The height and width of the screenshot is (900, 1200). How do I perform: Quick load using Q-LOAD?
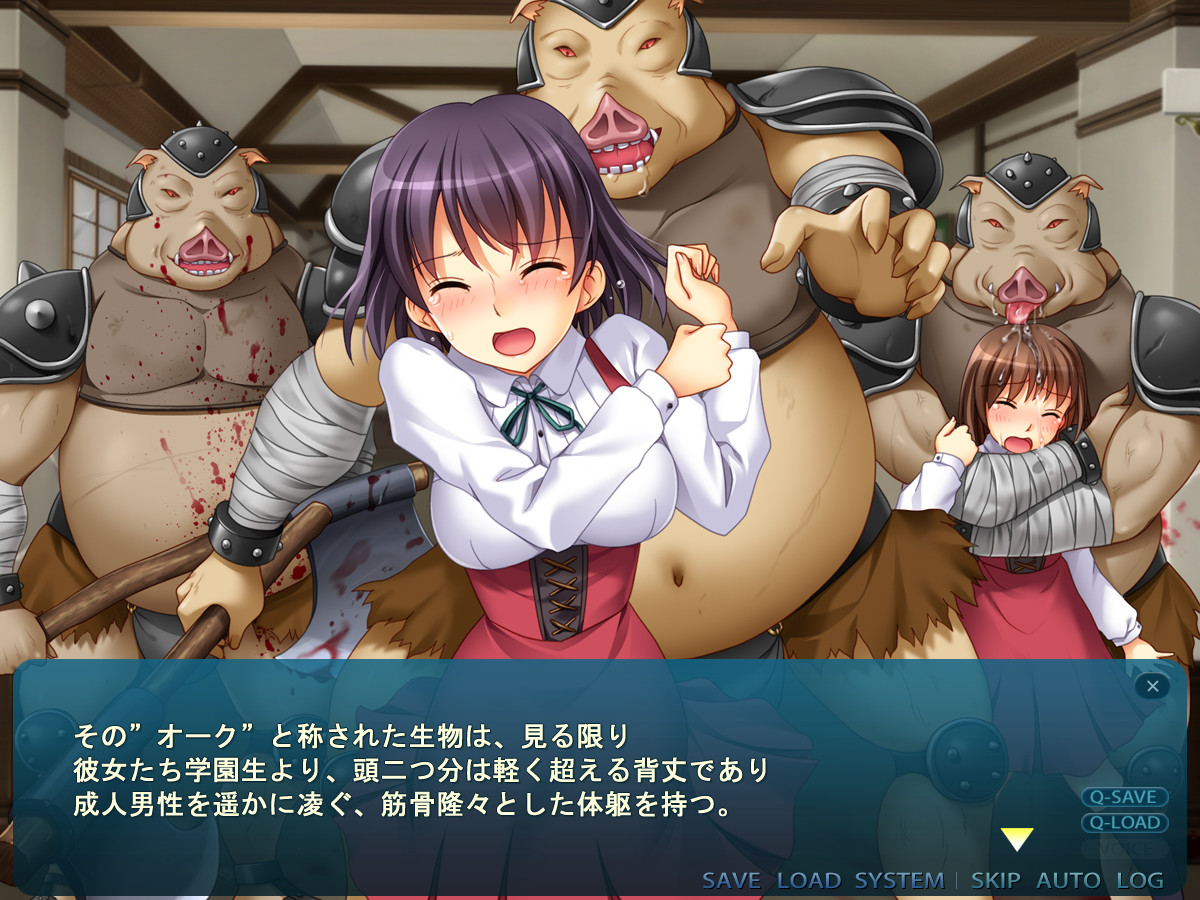point(1124,823)
